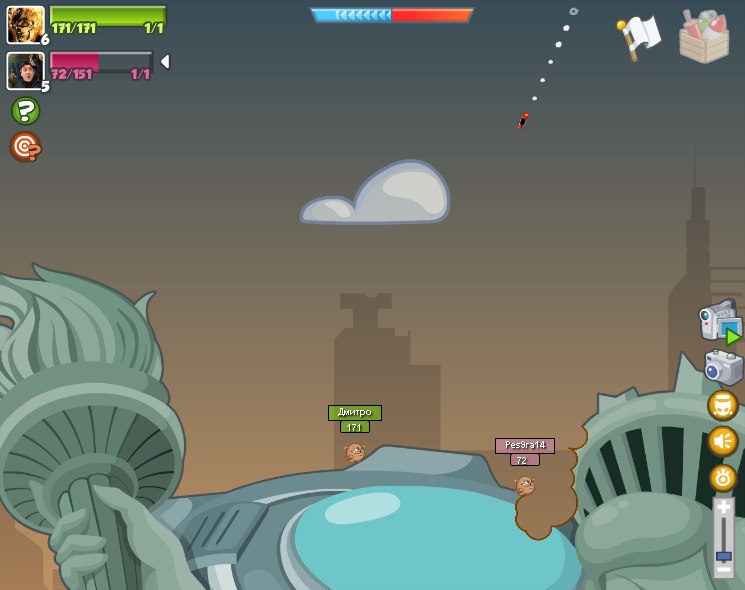Image resolution: width=745 pixels, height=590 pixels.
Task: Toggle sound with the speaker button
Action: coord(722,441)
